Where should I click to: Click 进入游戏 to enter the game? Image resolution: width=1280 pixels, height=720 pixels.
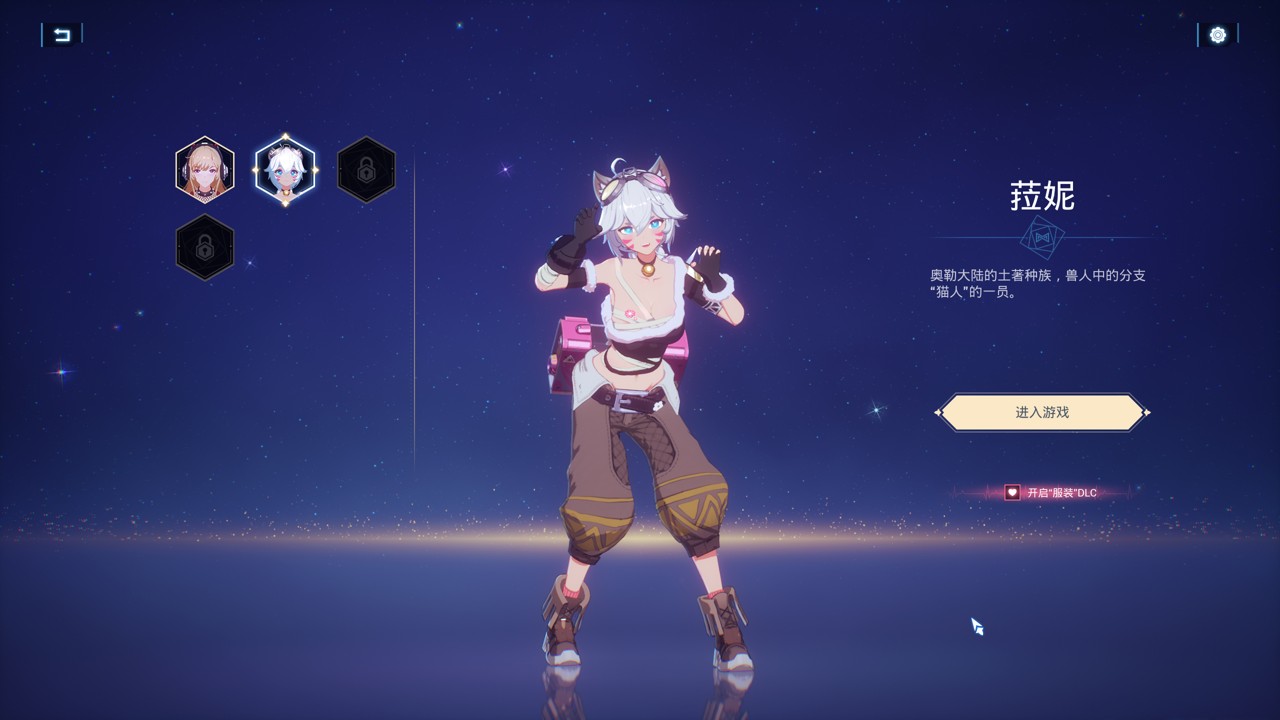click(1042, 412)
